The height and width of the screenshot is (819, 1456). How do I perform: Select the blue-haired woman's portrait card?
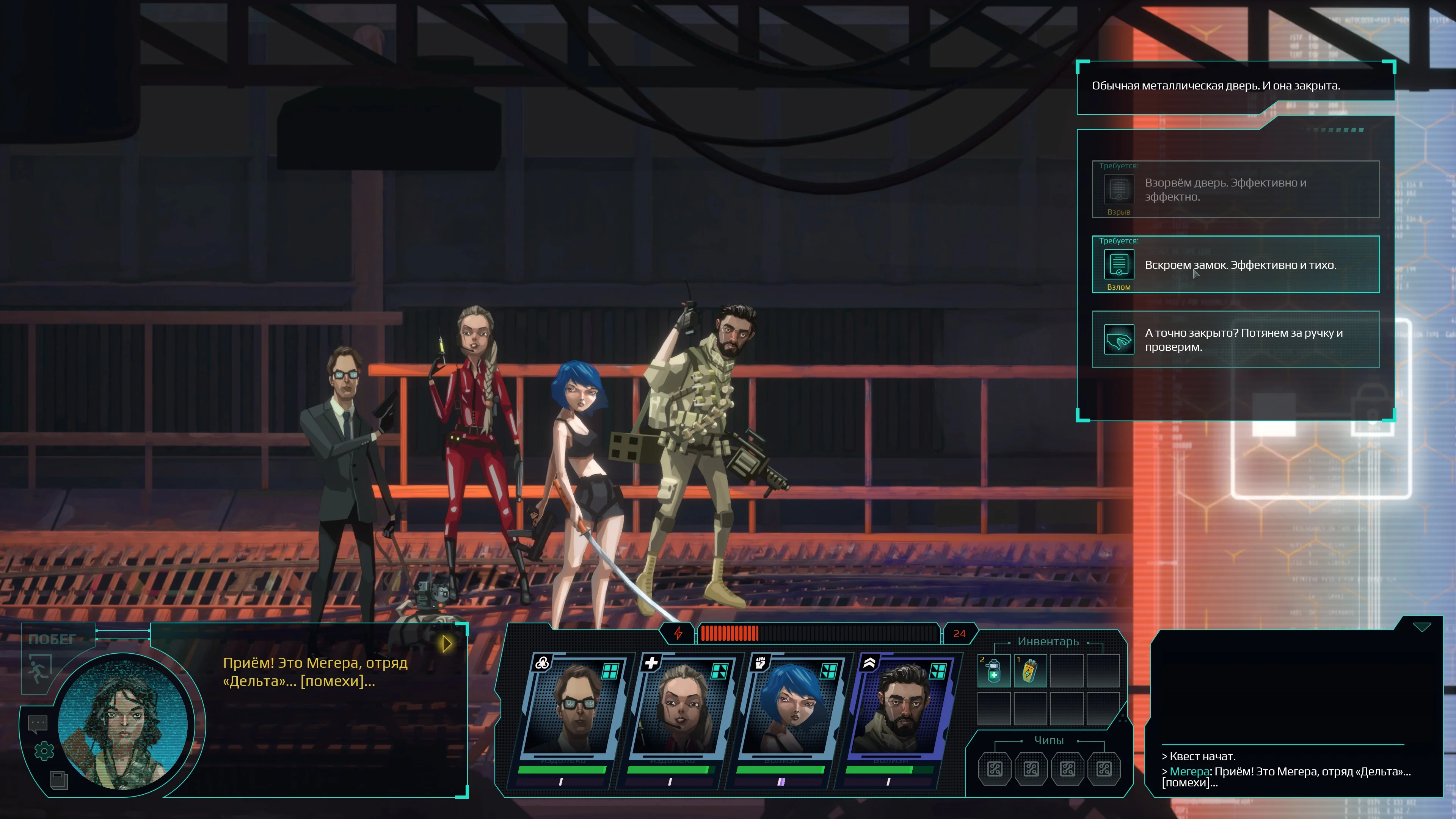pyautogui.click(x=791, y=706)
